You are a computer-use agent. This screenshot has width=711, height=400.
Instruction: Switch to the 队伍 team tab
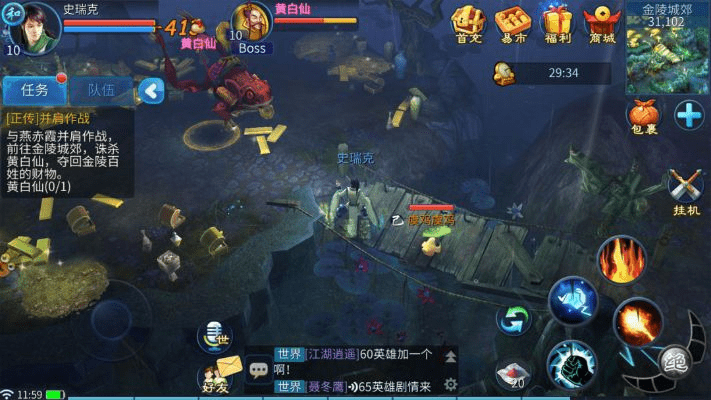click(101, 90)
